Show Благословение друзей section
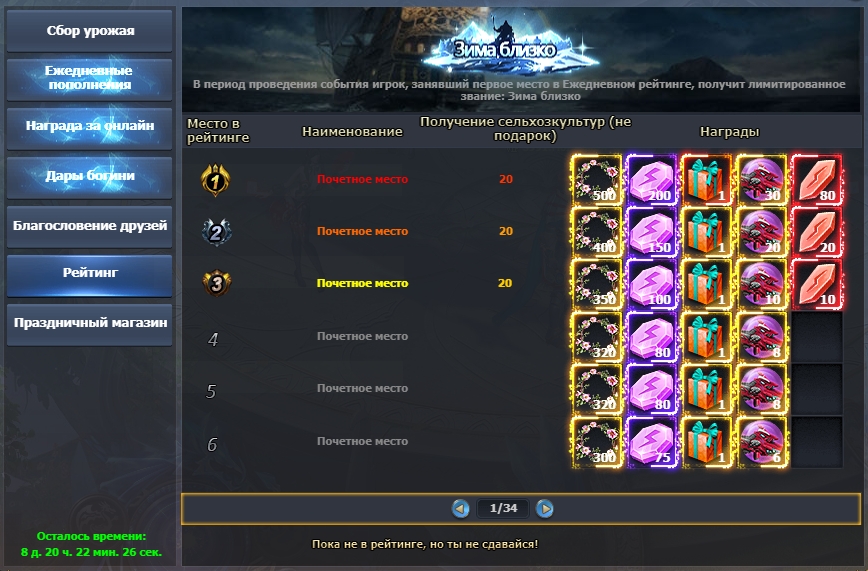Screen dimensions: 868x571 [90, 225]
